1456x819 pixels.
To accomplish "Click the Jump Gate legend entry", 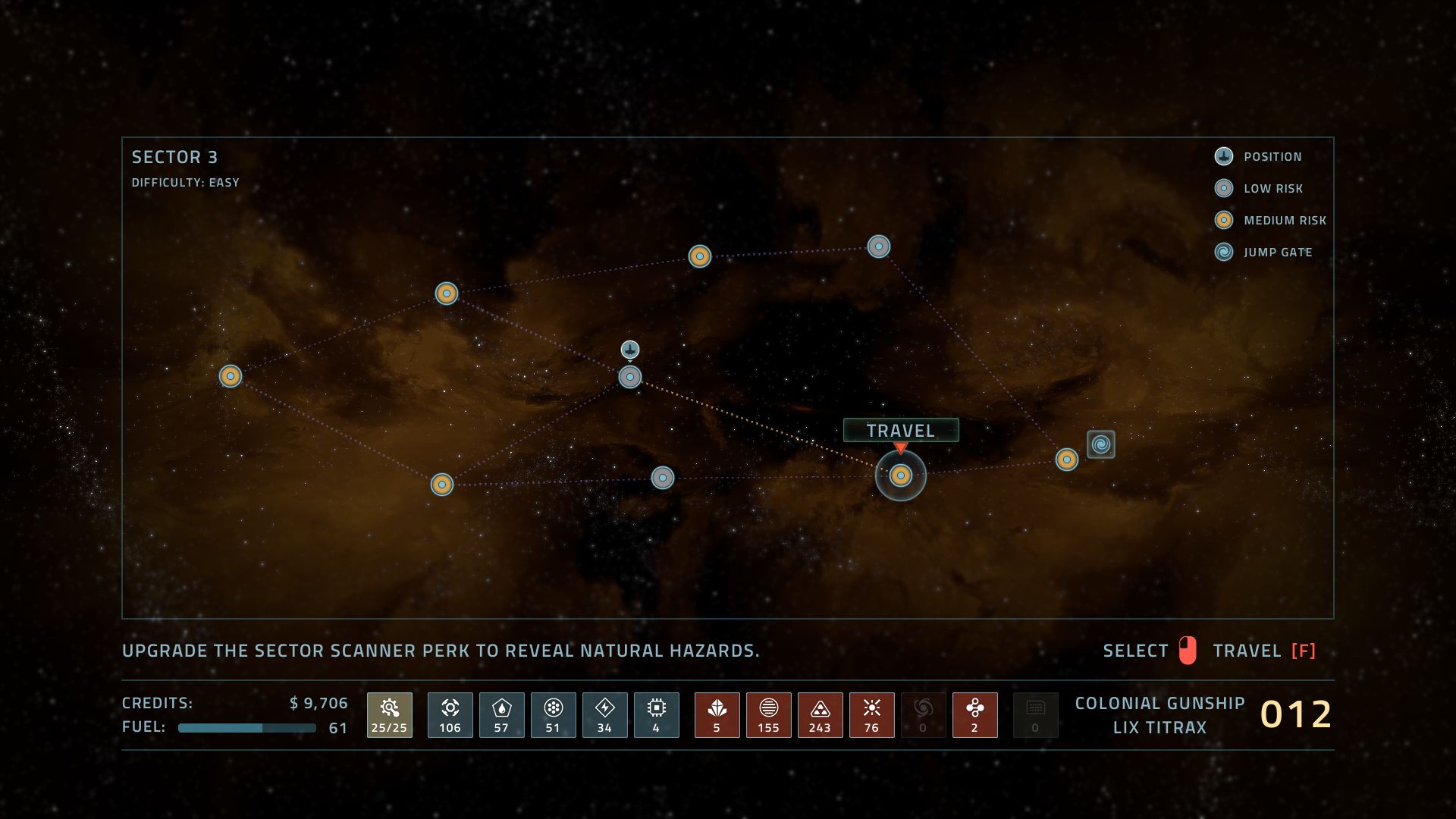I will pos(1277,253).
